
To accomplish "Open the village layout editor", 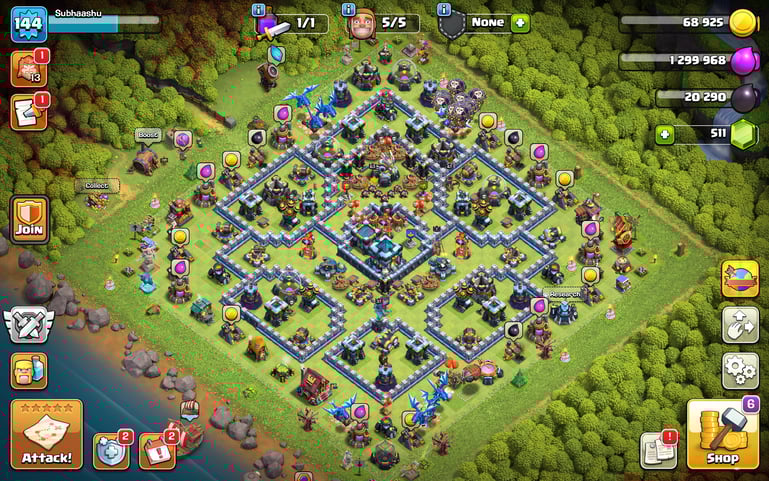I will 739,324.
